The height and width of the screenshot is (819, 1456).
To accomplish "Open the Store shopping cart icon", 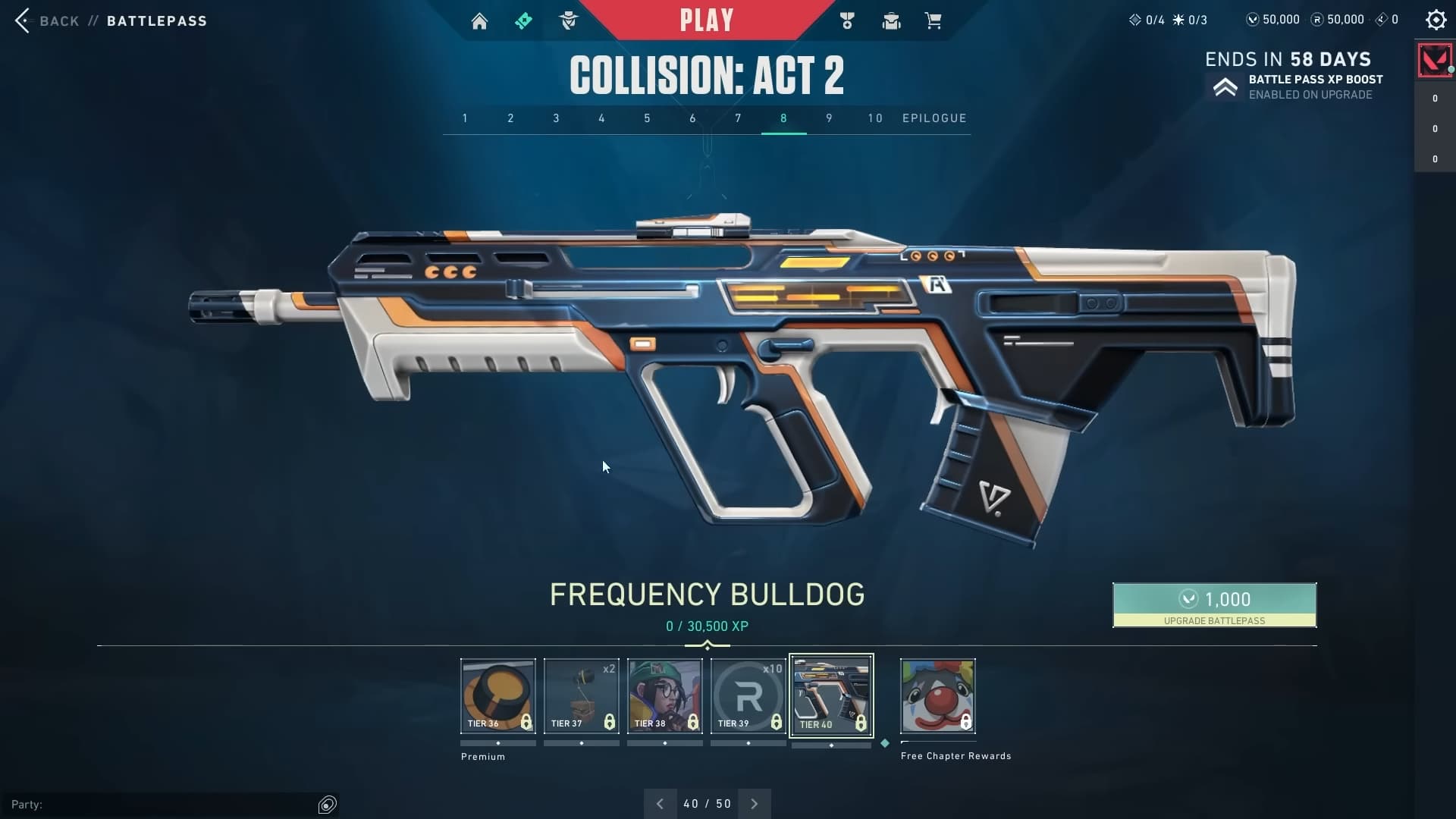I will pos(934,20).
